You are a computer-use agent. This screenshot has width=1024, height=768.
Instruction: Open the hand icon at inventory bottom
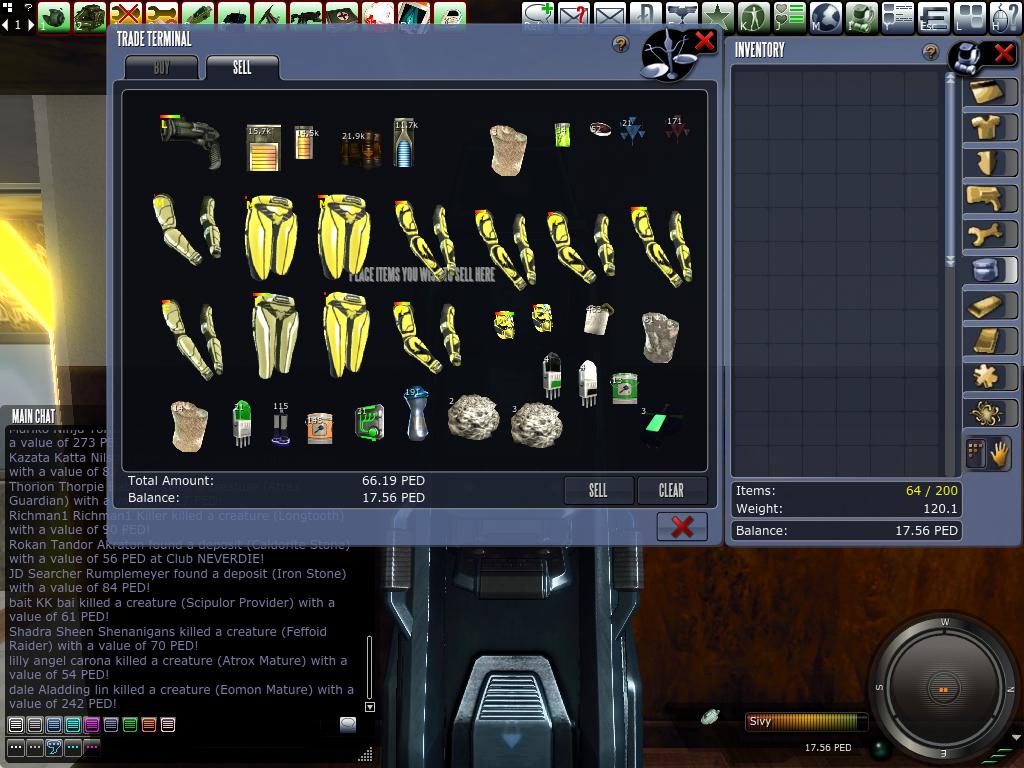999,454
